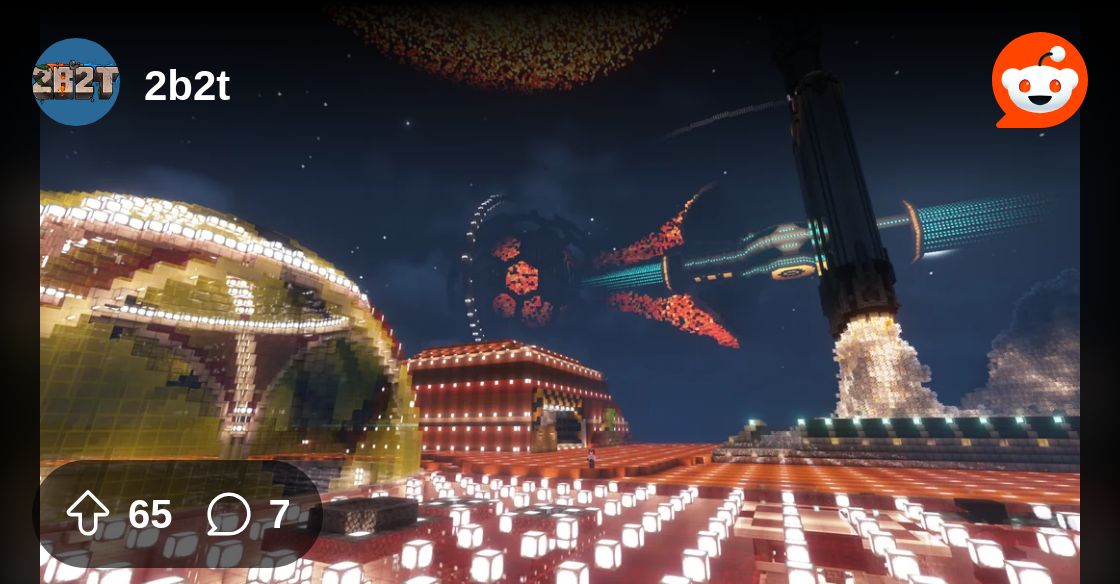Upvote the post with 65 votes
The image size is (1120, 584).
[x=88, y=514]
